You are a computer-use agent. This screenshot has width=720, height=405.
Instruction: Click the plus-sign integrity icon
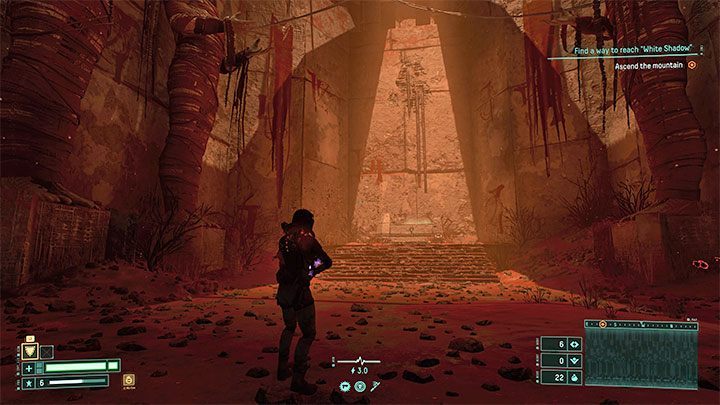pos(28,367)
